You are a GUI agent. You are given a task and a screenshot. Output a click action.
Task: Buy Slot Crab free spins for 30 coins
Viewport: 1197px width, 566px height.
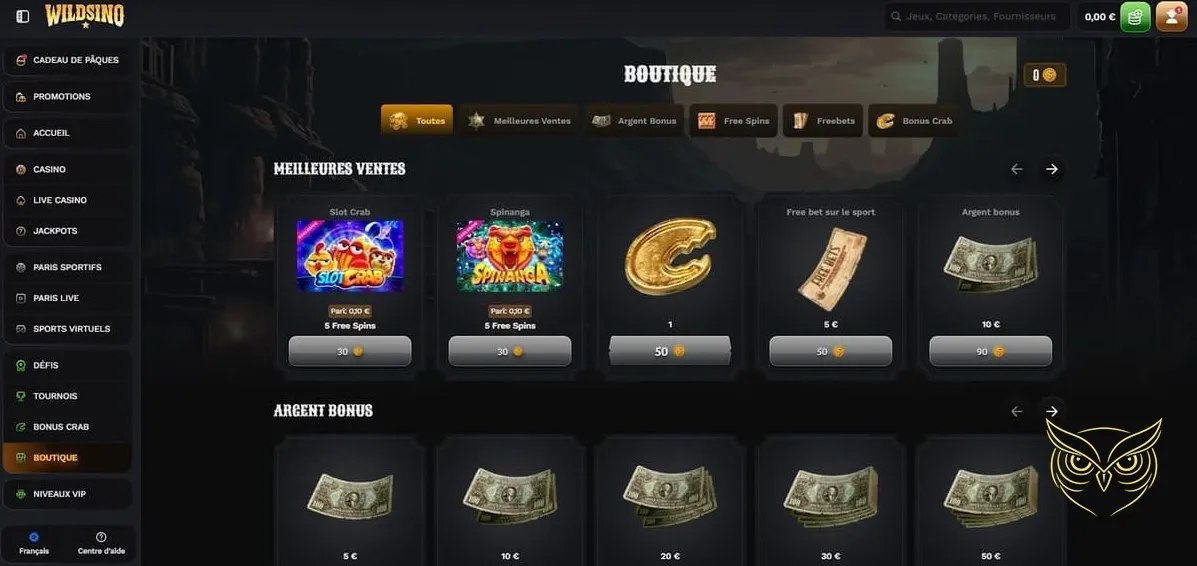[x=350, y=351]
